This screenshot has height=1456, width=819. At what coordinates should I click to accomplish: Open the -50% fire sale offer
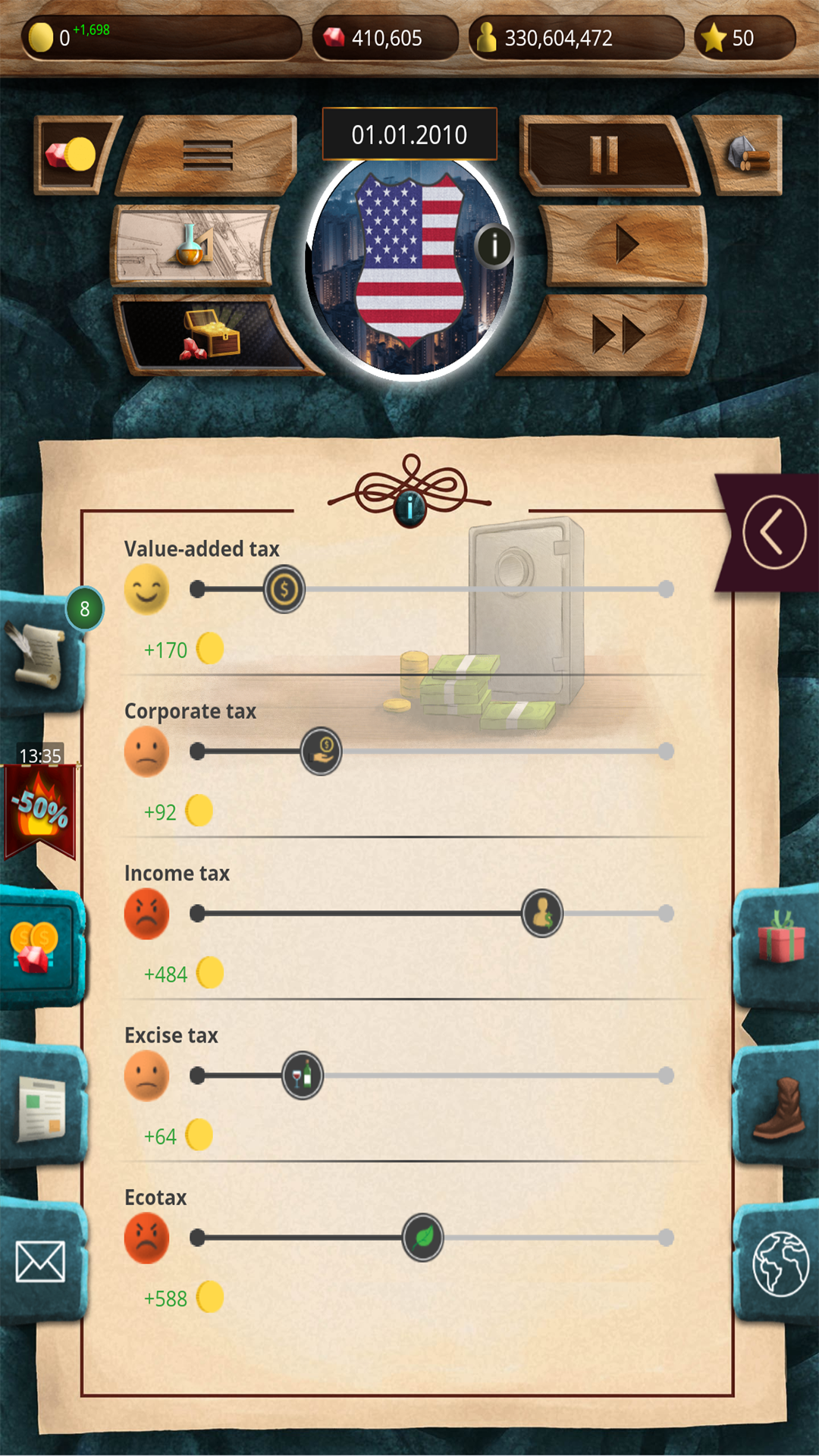coord(41,810)
